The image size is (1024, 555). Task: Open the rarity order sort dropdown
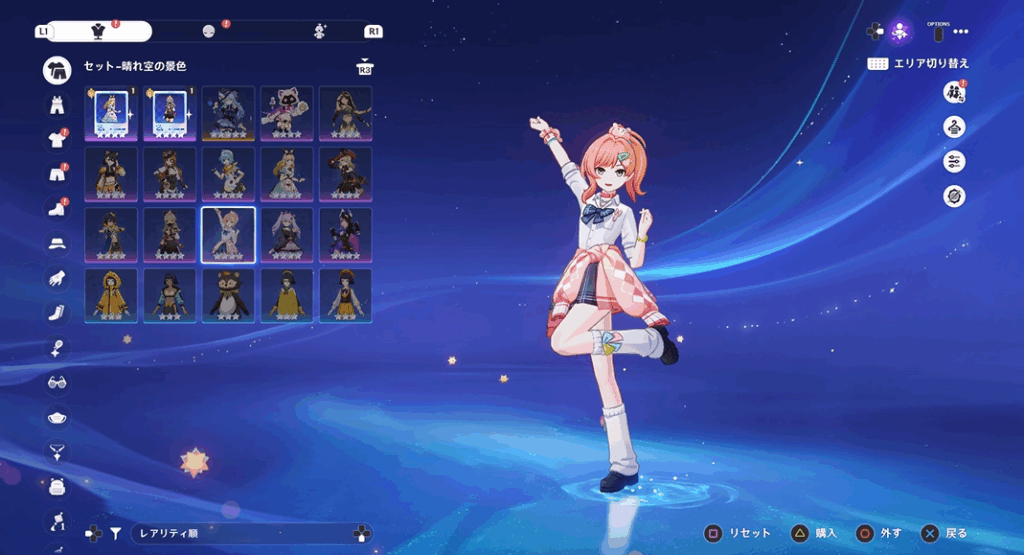point(240,534)
